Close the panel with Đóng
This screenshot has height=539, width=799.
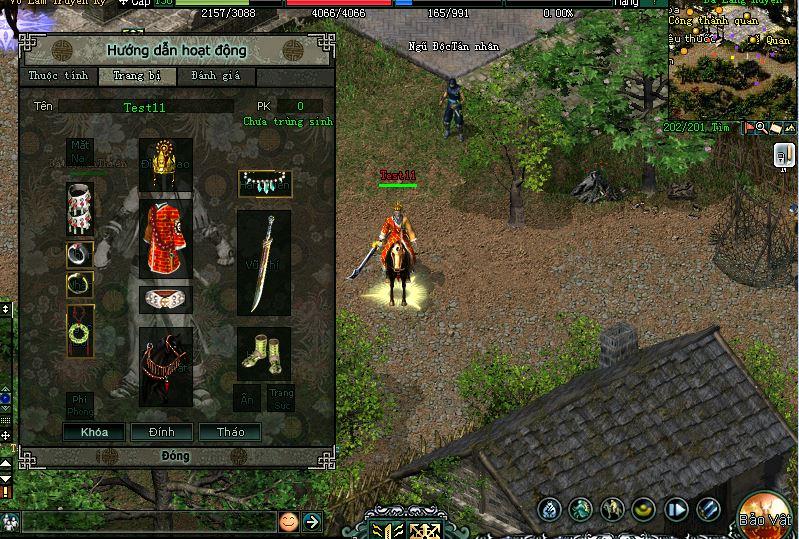point(175,456)
